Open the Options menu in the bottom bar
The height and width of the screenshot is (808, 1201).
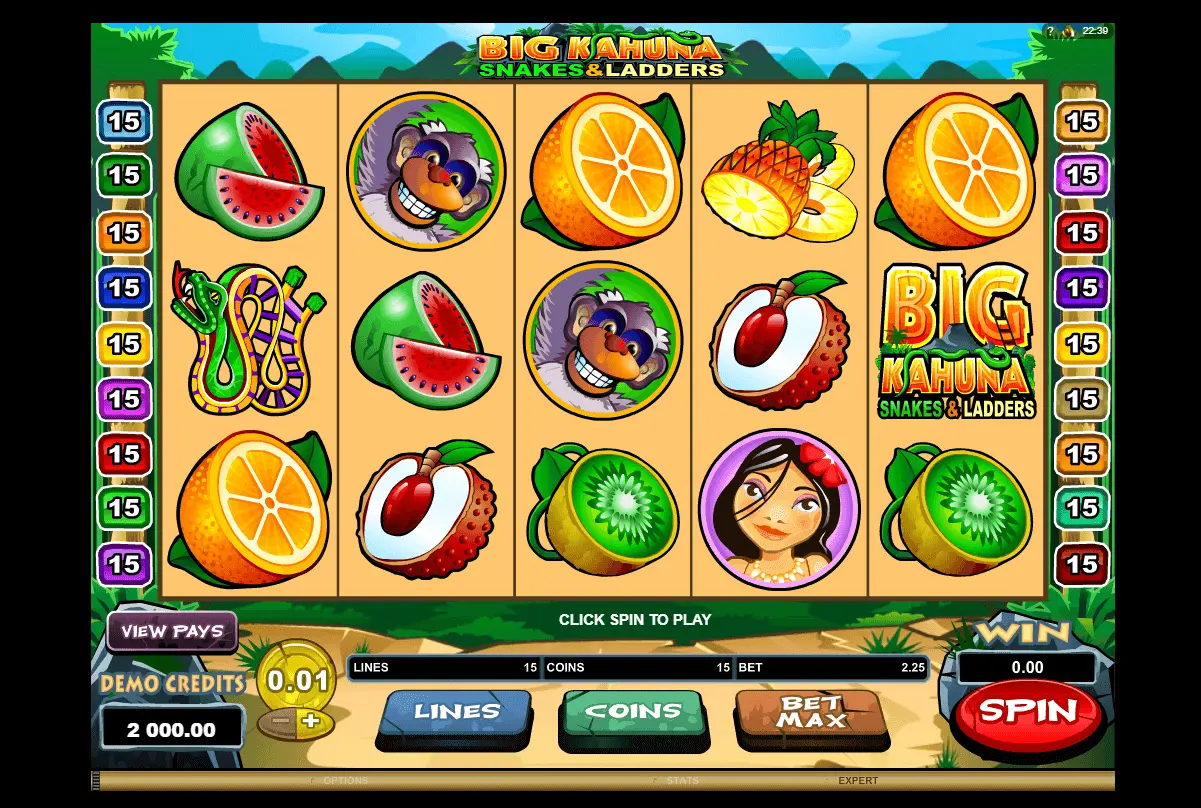(345, 781)
